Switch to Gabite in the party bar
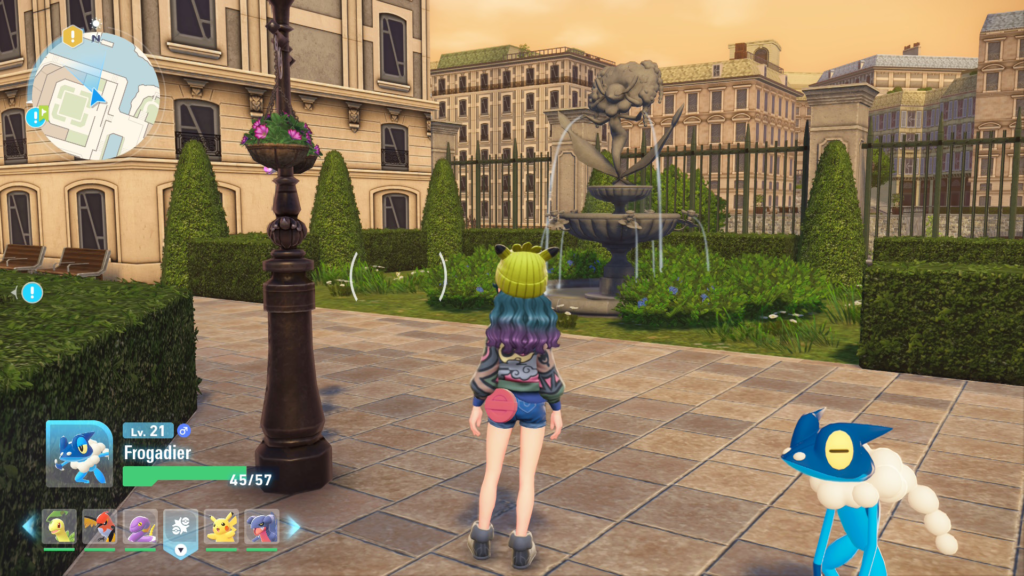1024x576 pixels. pos(261,527)
